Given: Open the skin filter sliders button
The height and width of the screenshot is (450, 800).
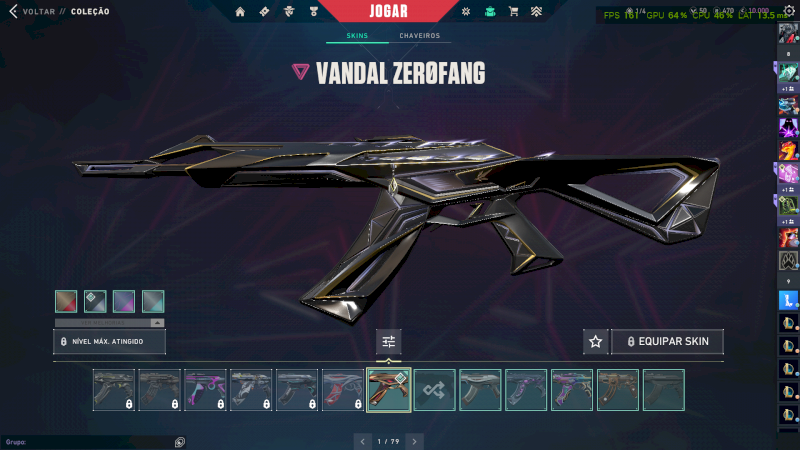Looking at the screenshot, I should [x=389, y=342].
